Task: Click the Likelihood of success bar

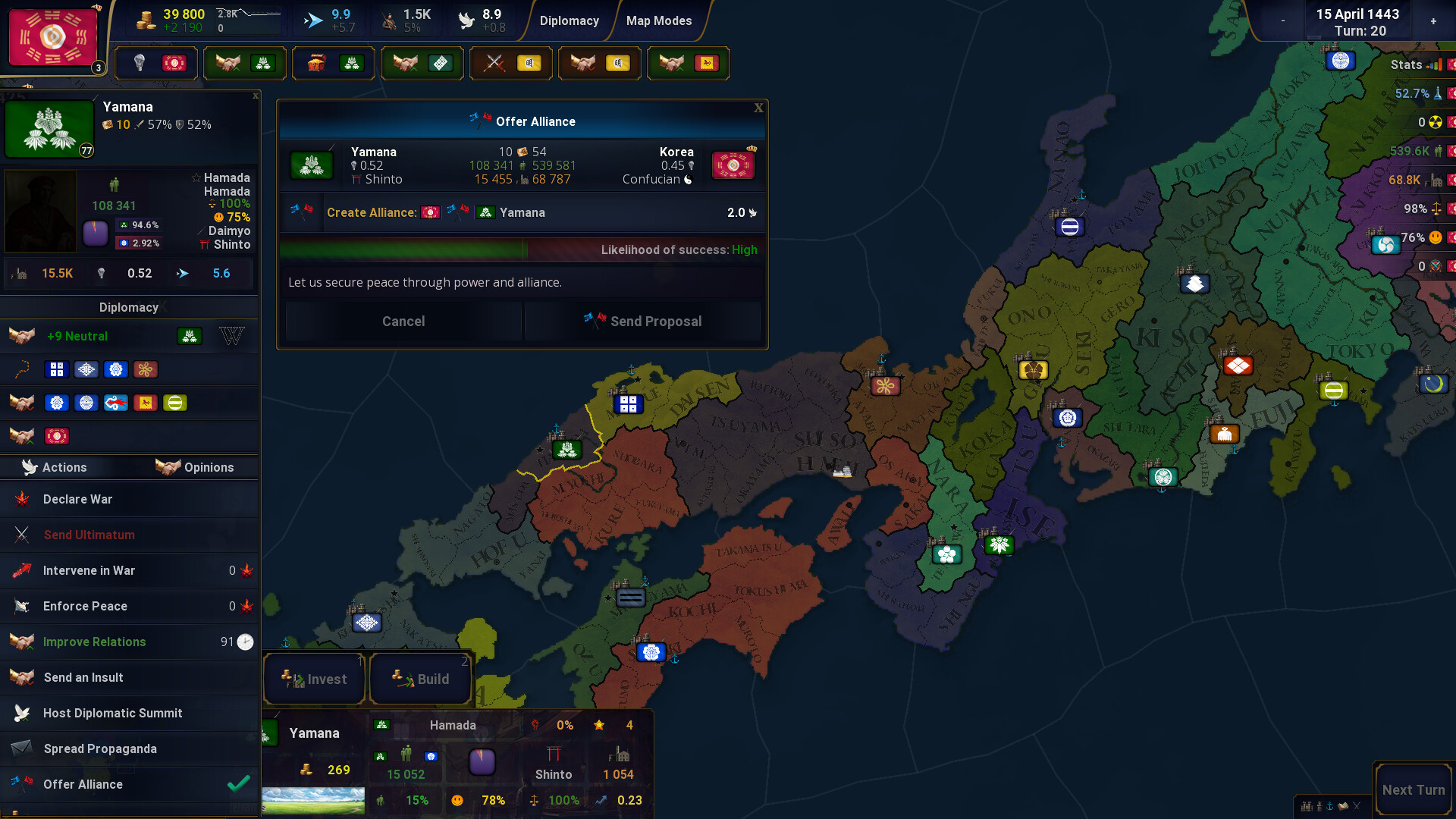Action: (522, 249)
